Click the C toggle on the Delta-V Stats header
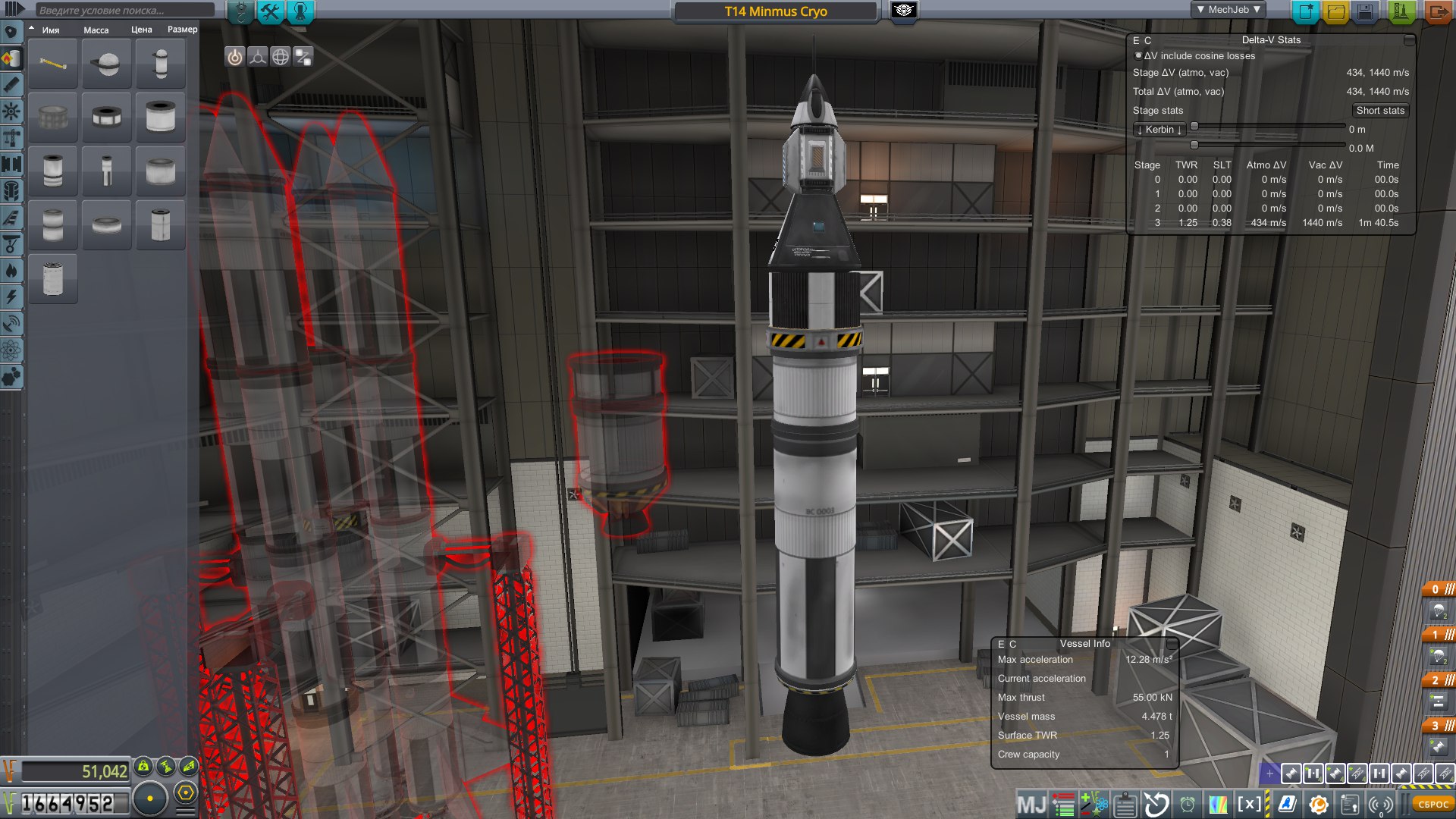 point(1149,39)
